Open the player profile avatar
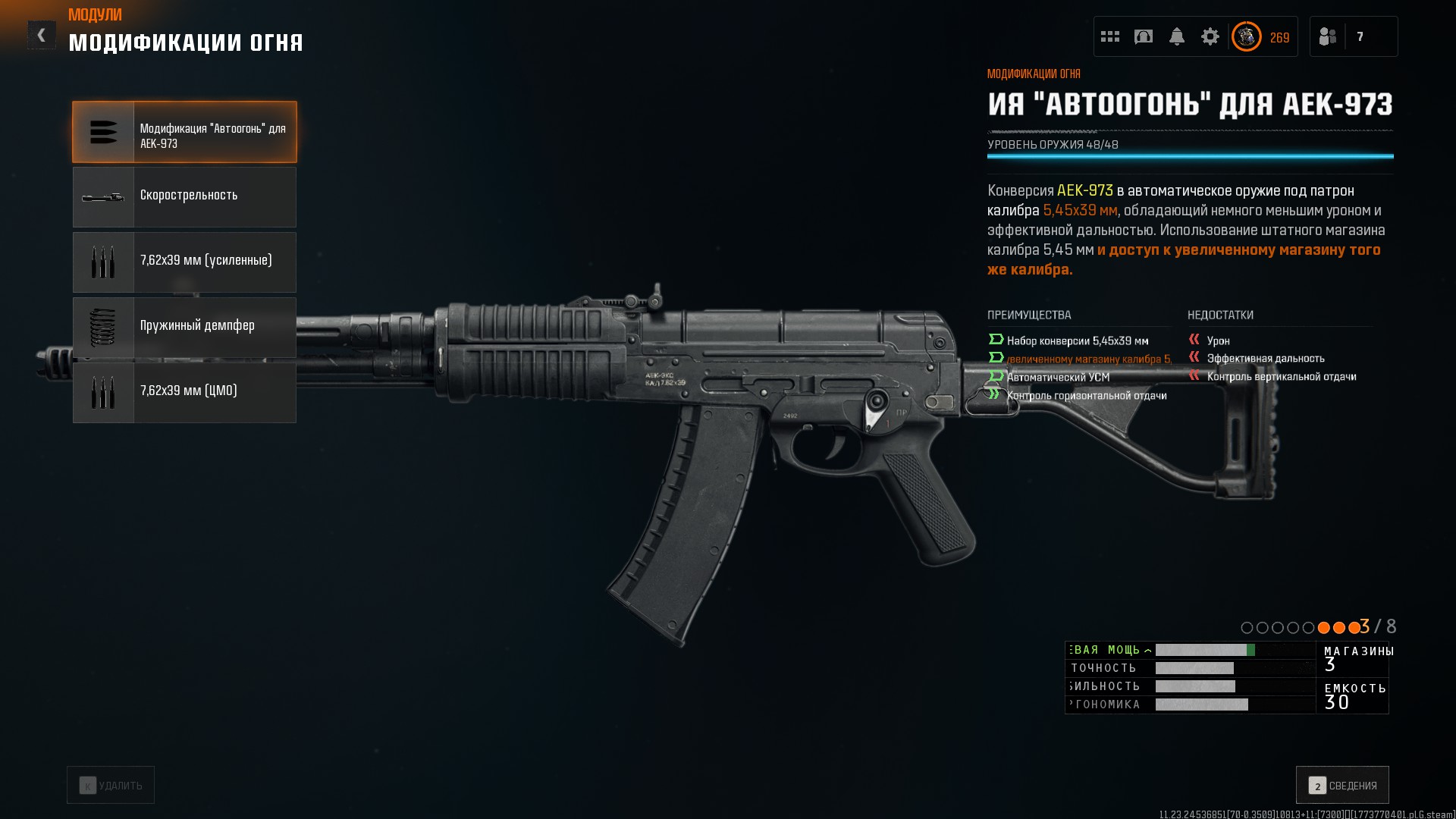This screenshot has width=1456, height=819. coord(1246,36)
